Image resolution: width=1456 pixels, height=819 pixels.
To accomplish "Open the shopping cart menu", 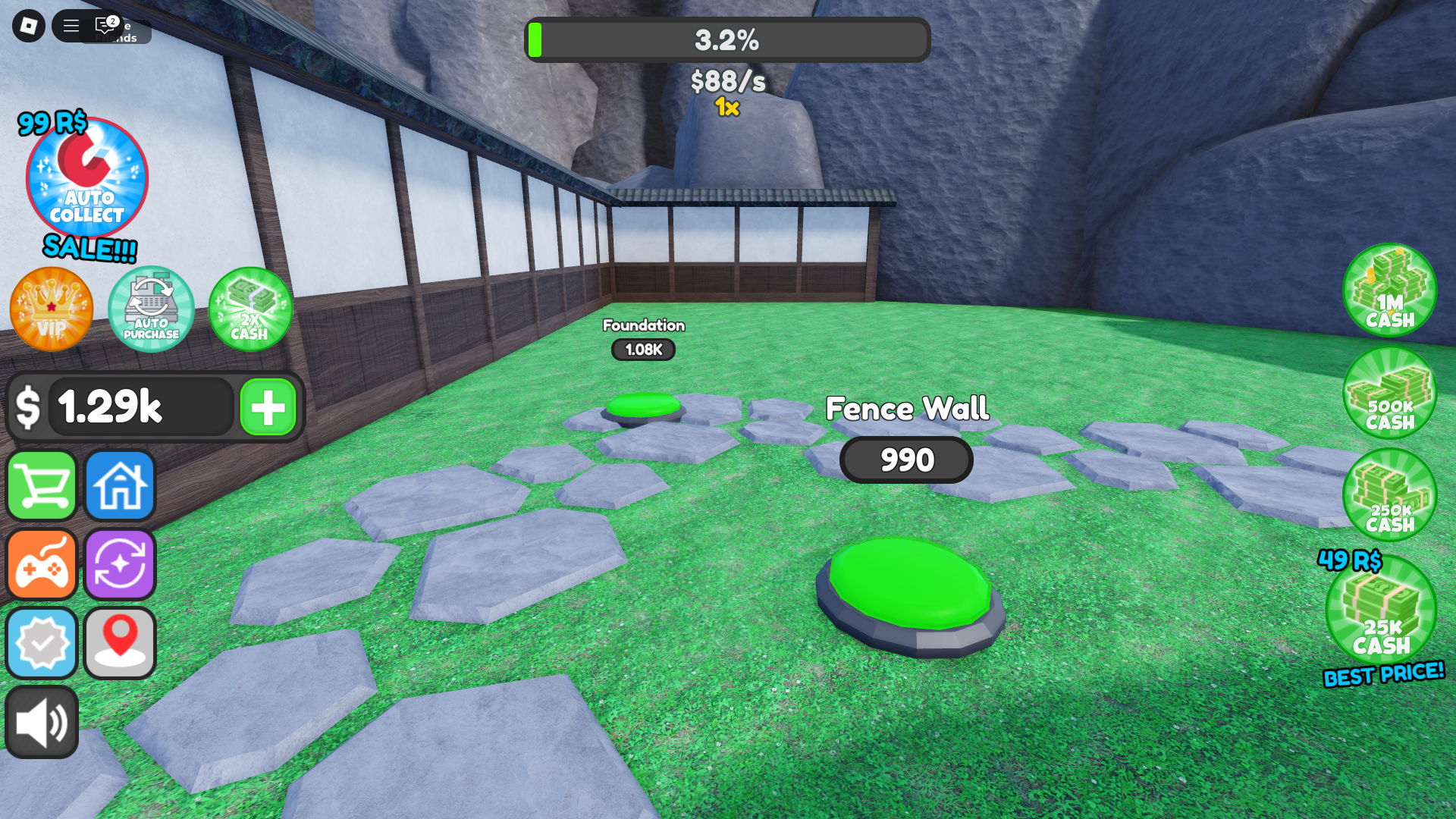I will 41,485.
